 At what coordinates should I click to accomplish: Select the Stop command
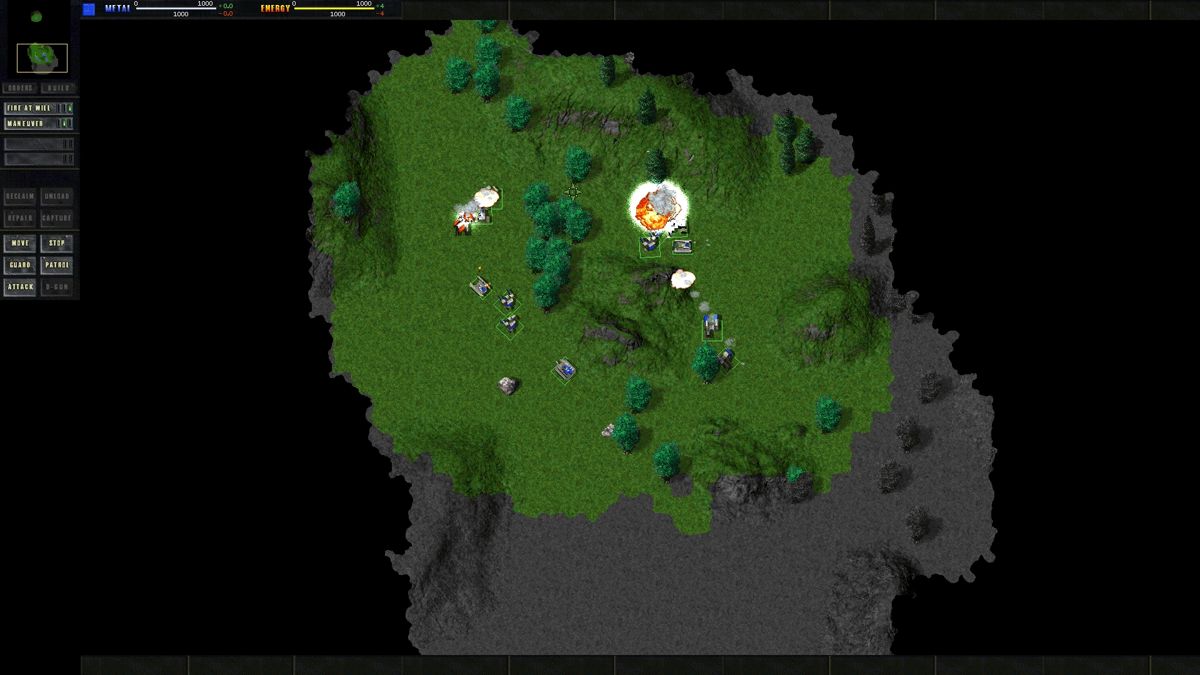57,244
